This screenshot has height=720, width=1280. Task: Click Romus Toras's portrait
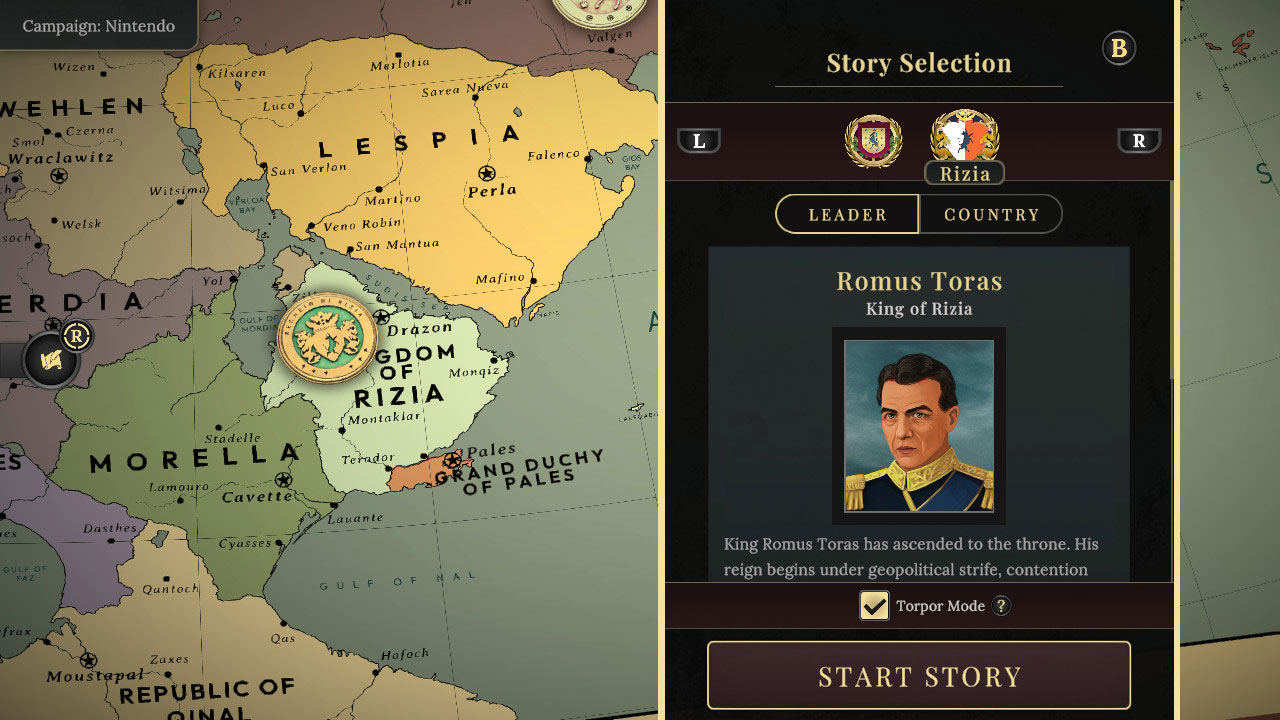[920, 427]
